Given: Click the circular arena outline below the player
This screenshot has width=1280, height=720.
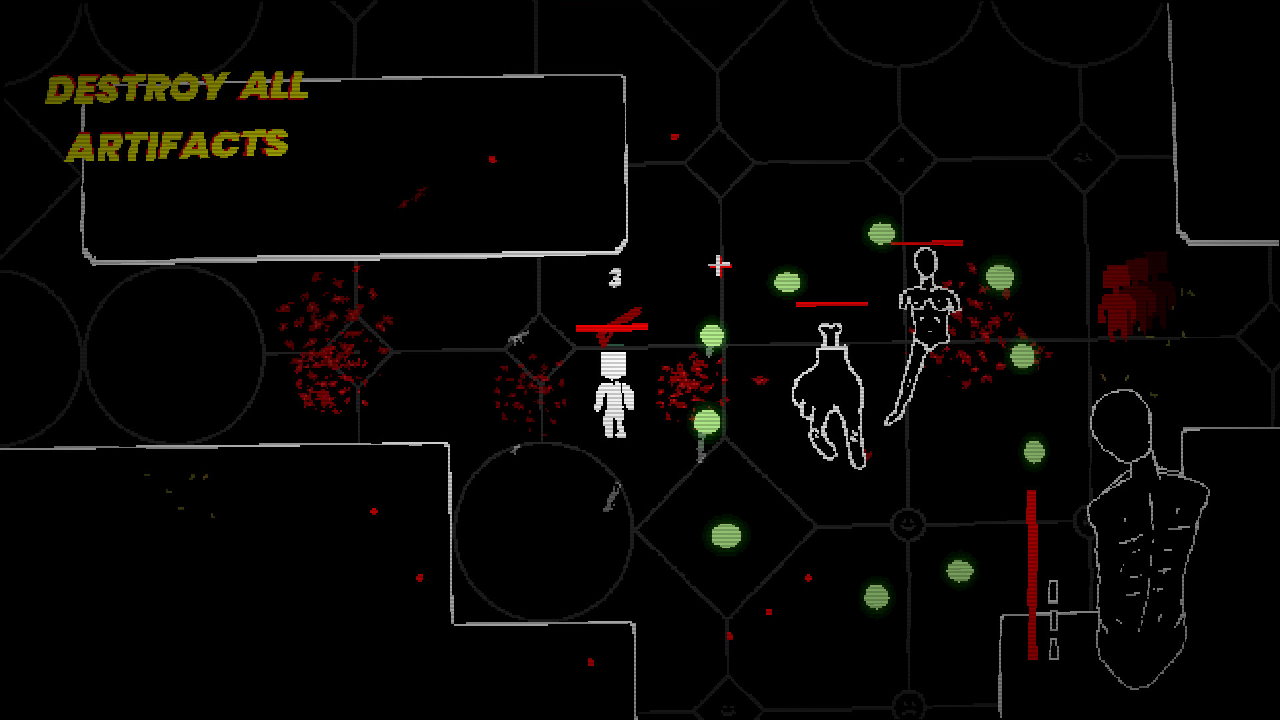Looking at the screenshot, I should 545,530.
